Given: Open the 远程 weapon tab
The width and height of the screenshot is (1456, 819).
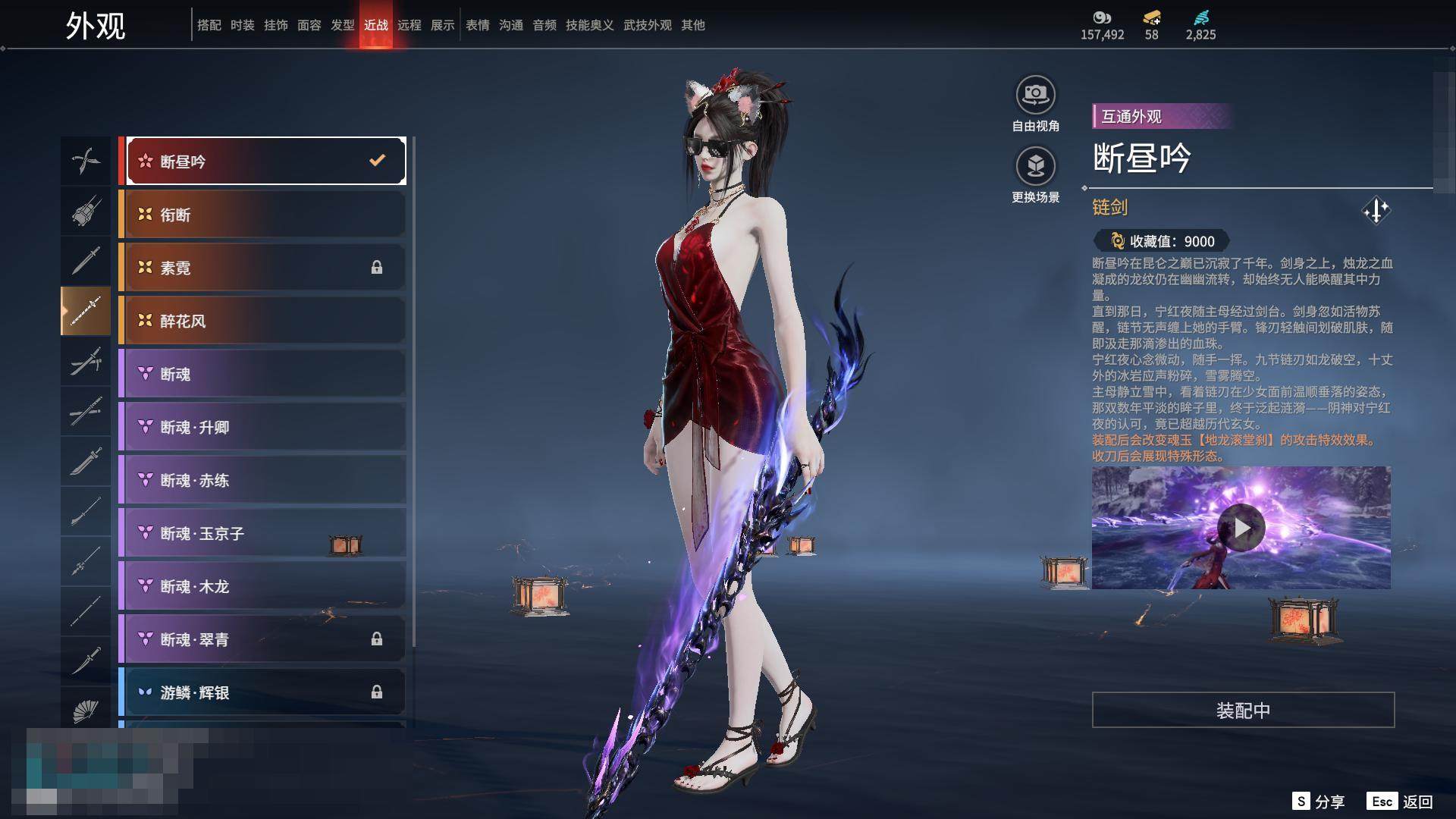Looking at the screenshot, I should pos(409,25).
